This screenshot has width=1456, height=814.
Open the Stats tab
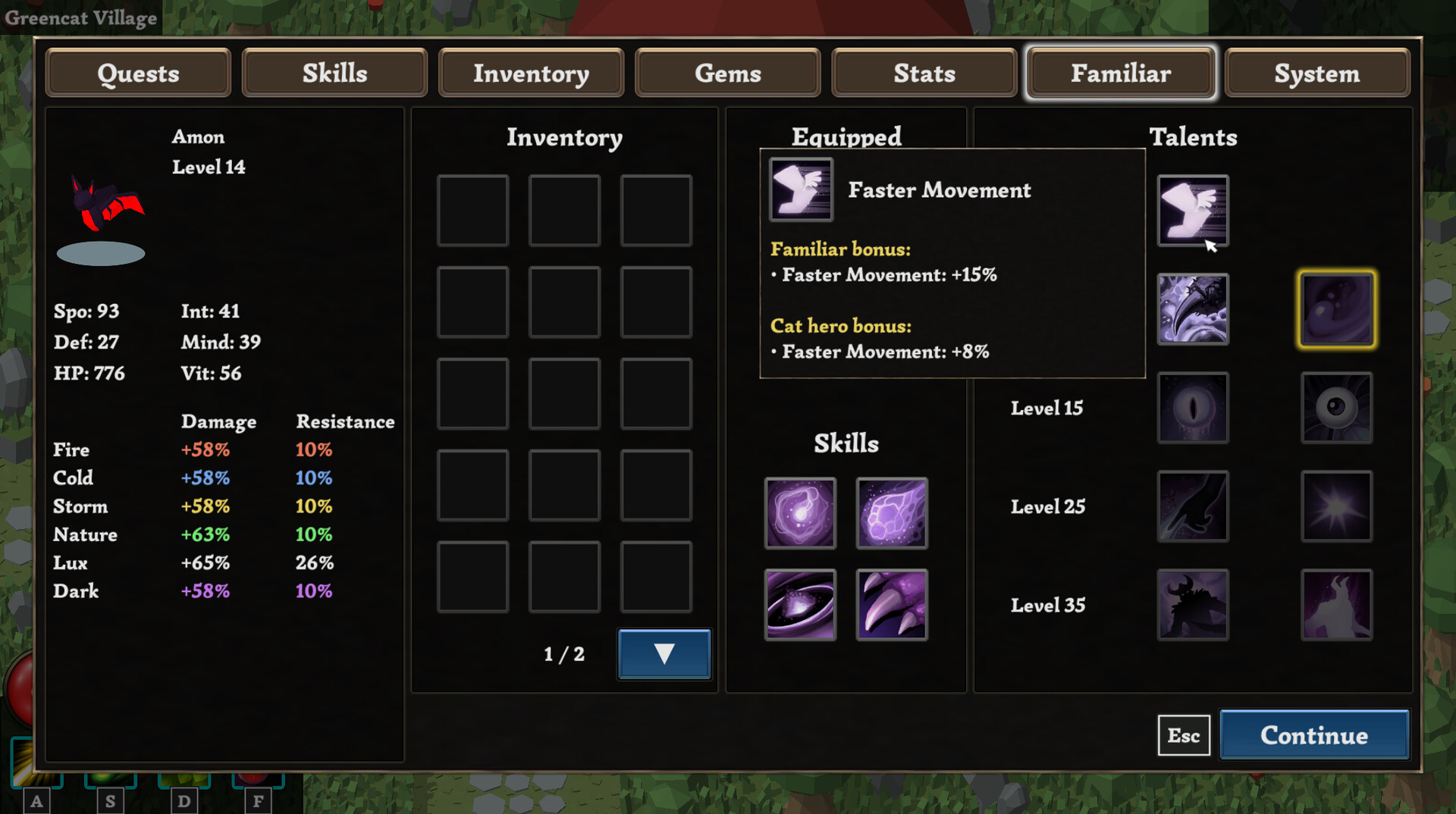[x=924, y=73]
